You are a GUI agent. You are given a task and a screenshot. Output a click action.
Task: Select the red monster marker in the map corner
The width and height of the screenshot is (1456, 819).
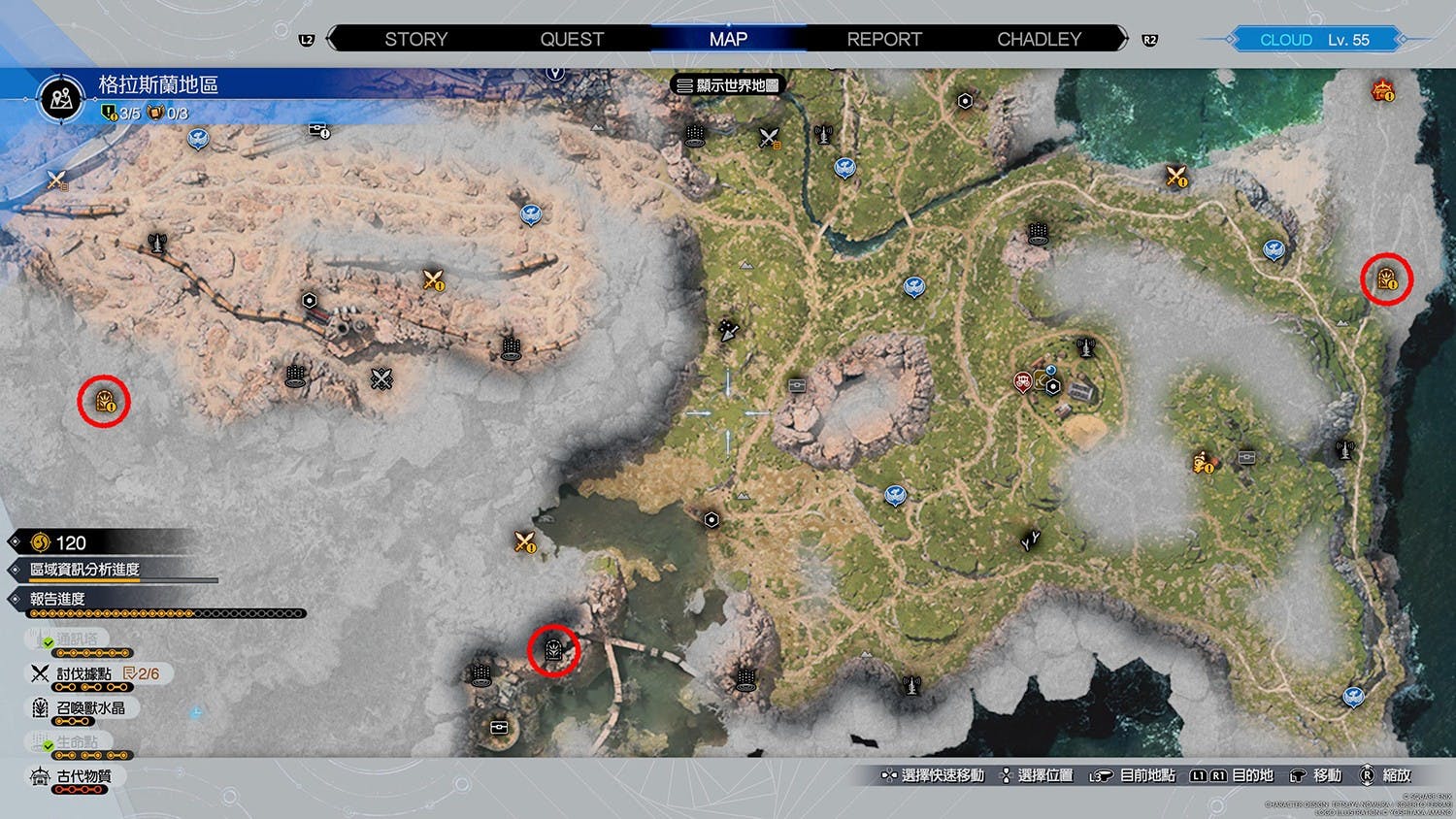1382,91
